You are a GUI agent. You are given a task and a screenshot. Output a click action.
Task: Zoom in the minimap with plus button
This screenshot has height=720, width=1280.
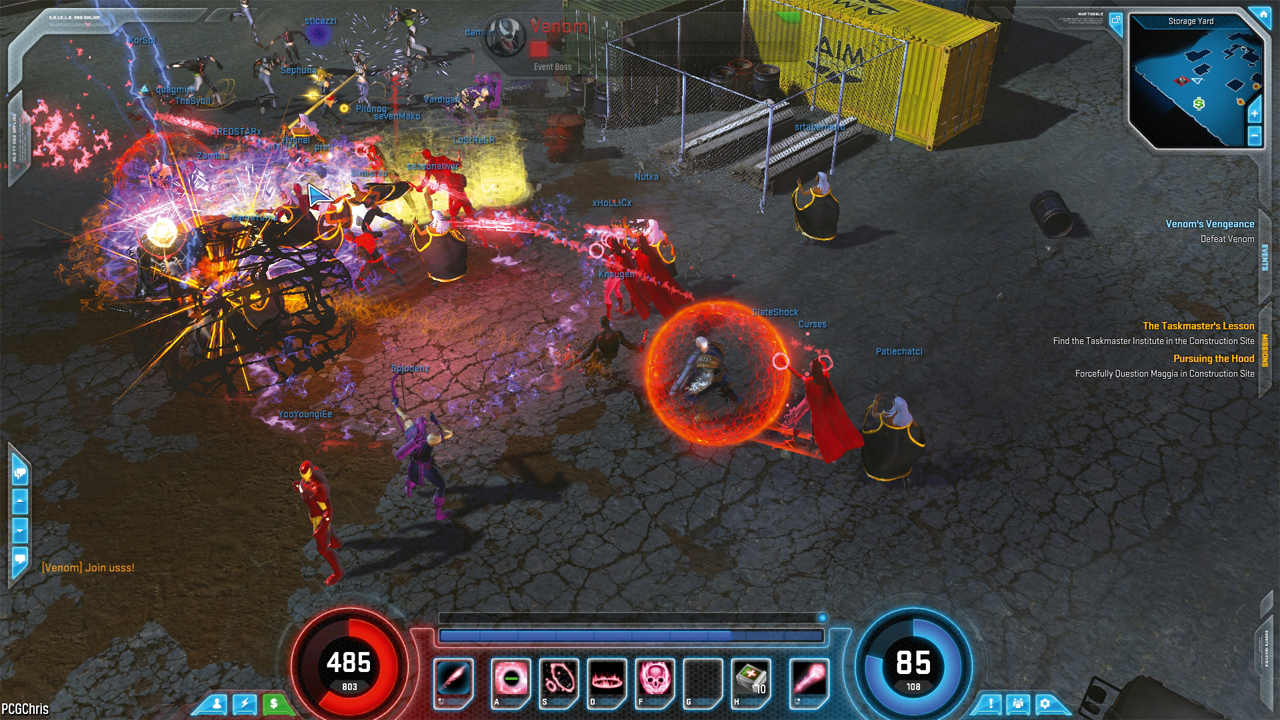pyautogui.click(x=1255, y=113)
